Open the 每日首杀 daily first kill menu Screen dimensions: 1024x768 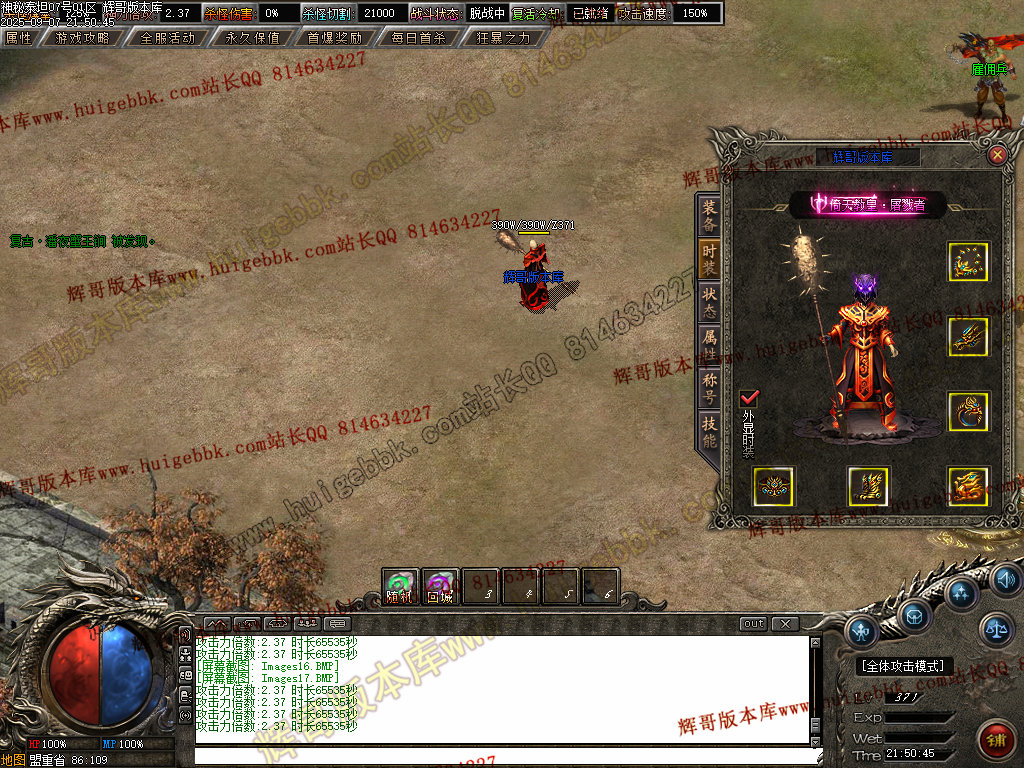point(417,38)
